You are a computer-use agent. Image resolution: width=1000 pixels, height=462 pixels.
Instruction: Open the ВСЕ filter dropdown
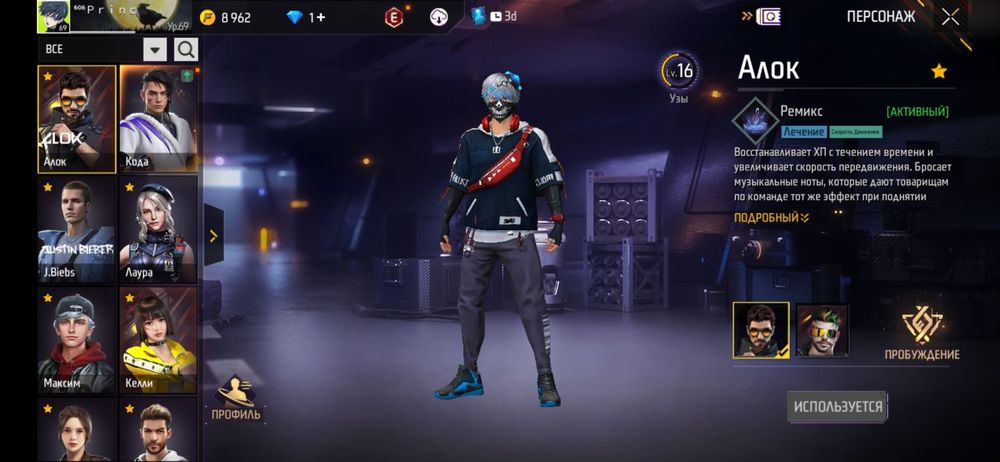(155, 49)
